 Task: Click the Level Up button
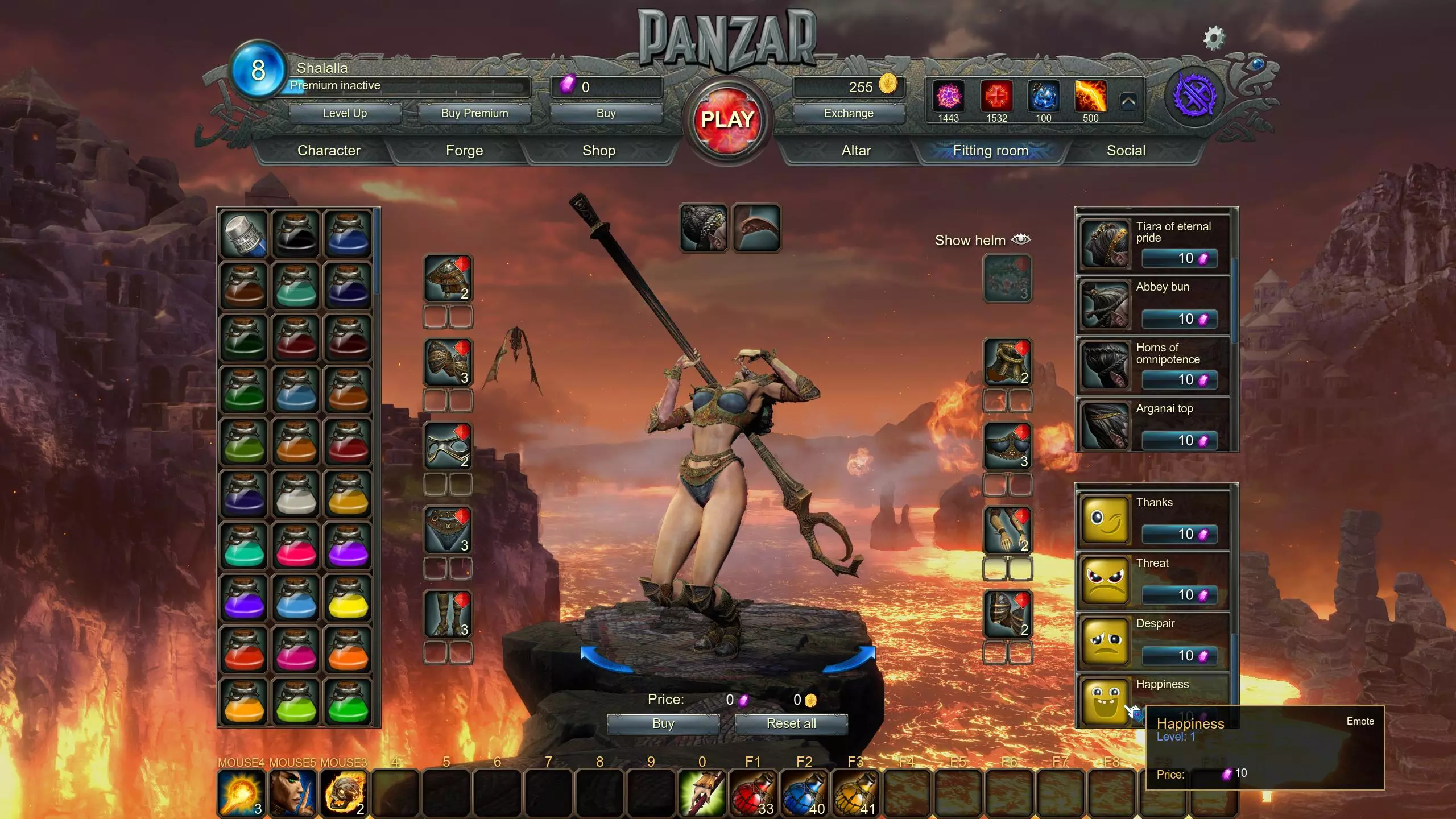[x=345, y=113]
